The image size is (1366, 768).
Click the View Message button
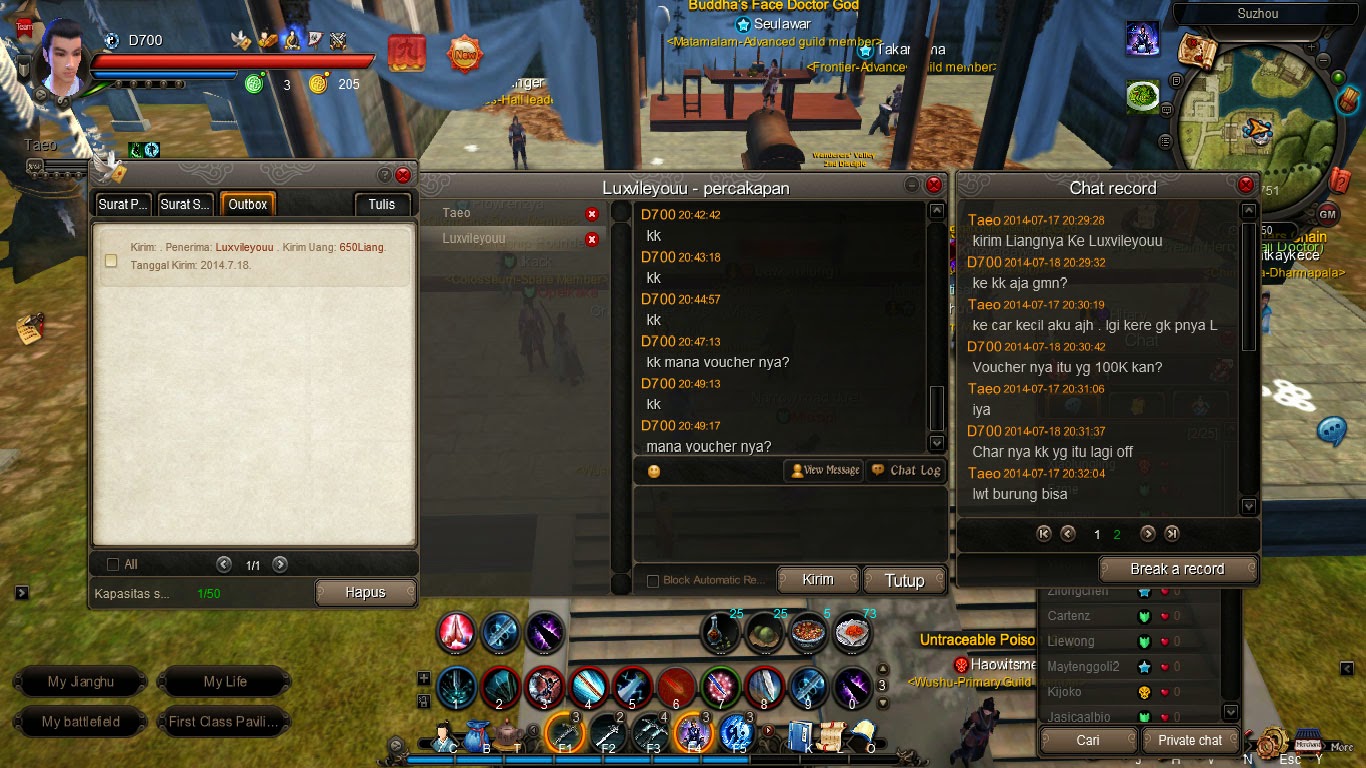(x=825, y=470)
